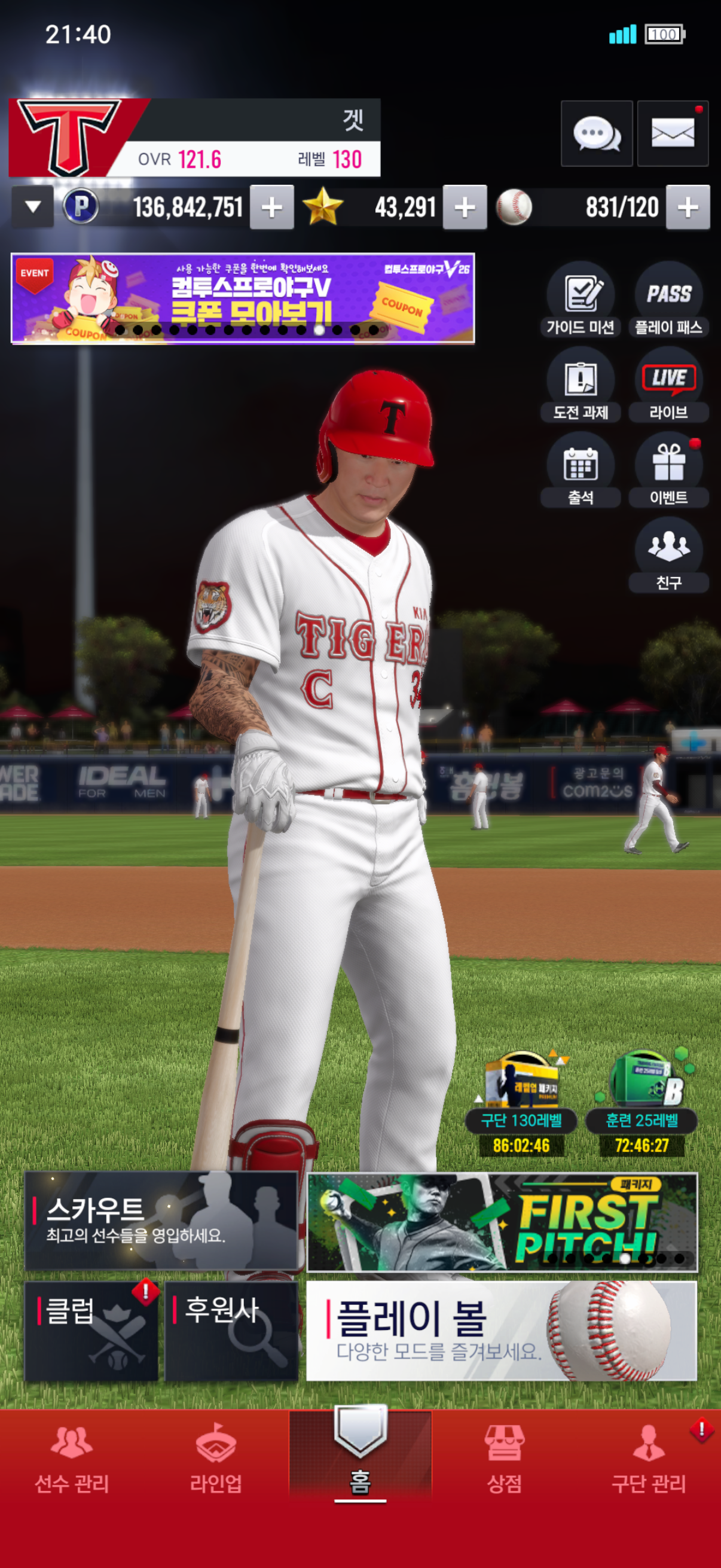Open the 후원사 sponsor panel
The height and width of the screenshot is (1568, 721).
(231, 1331)
